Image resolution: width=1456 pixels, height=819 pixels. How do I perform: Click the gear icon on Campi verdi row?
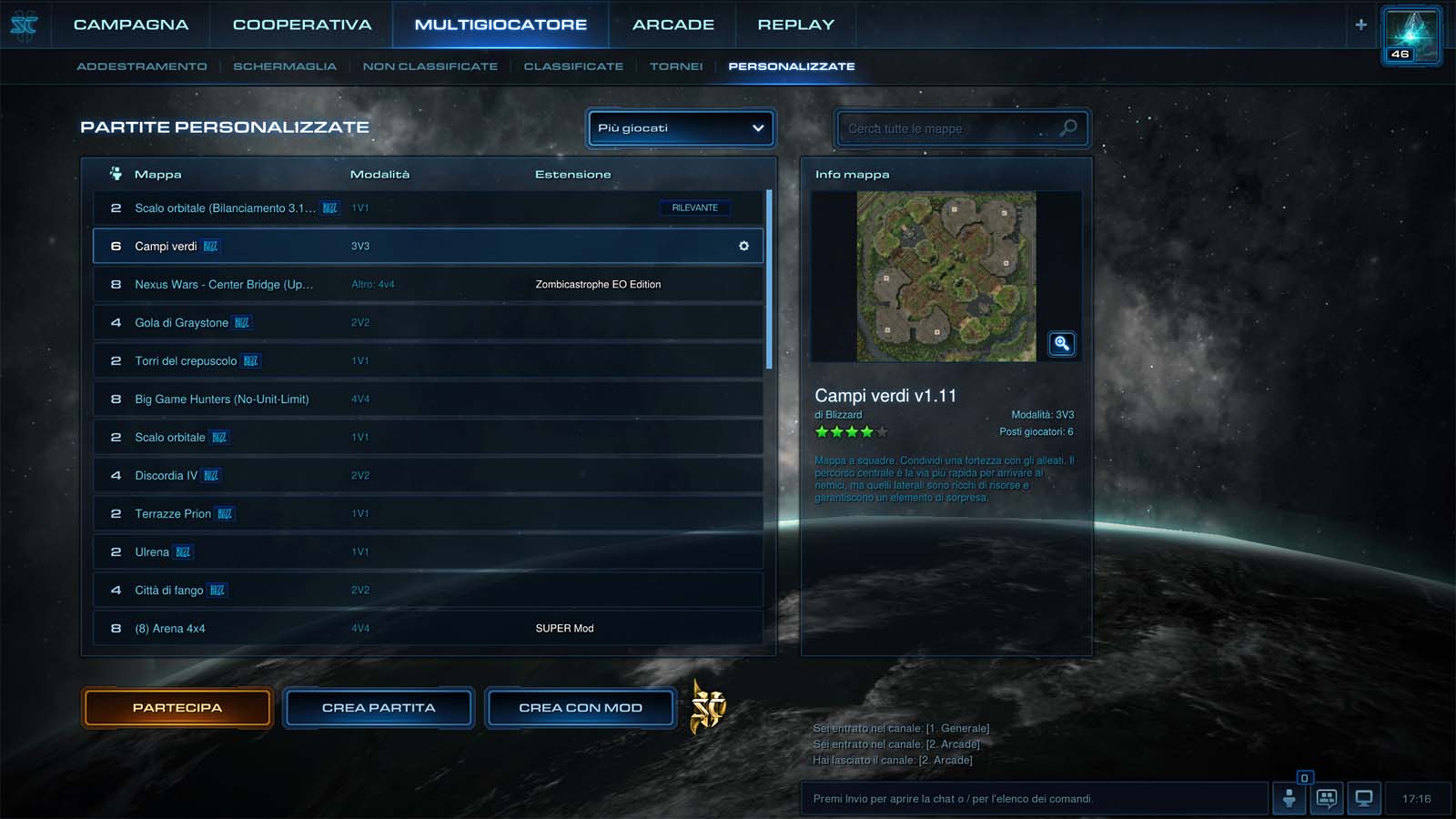coord(743,247)
